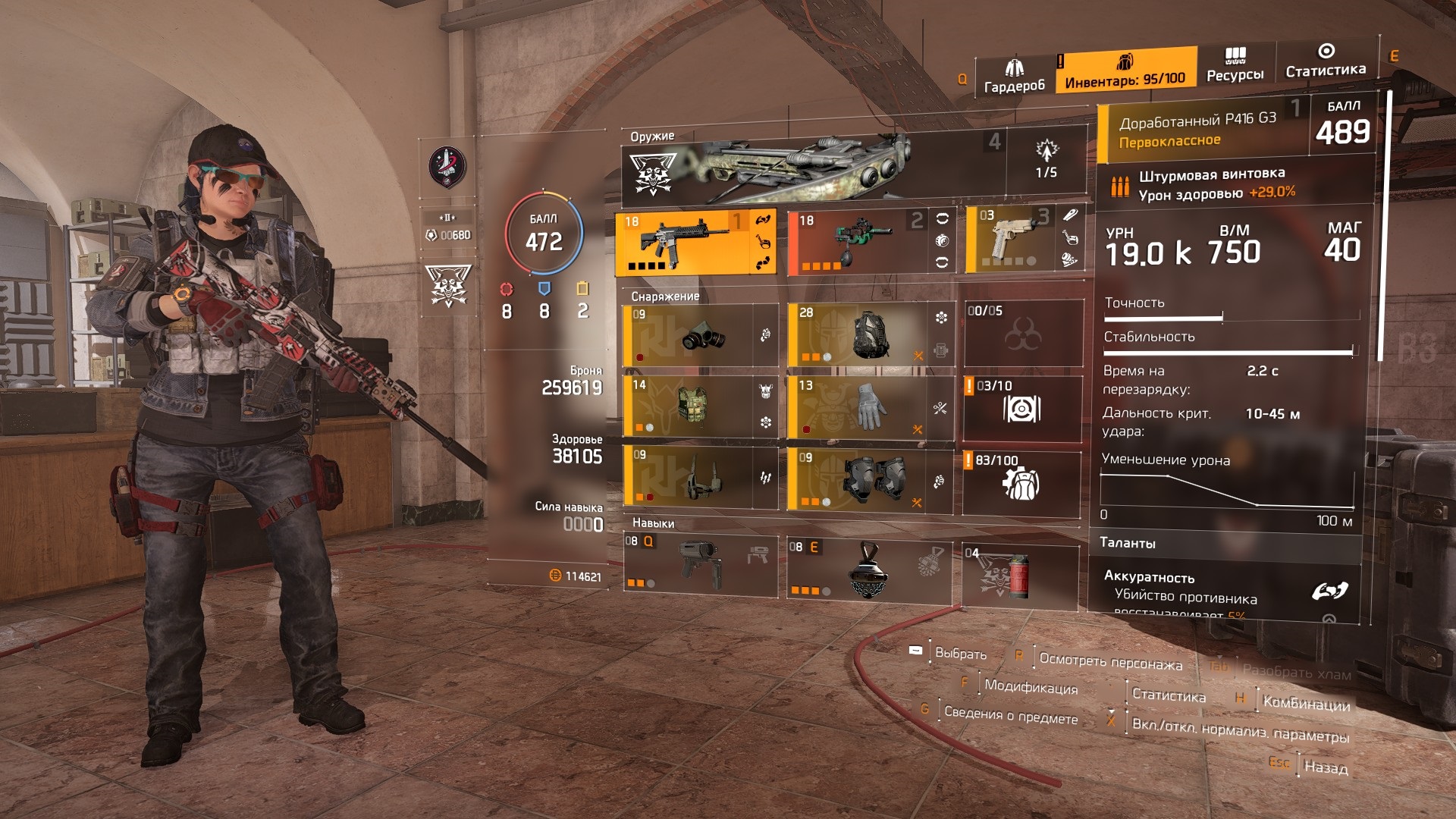Choose the grenade slot

[1020, 576]
